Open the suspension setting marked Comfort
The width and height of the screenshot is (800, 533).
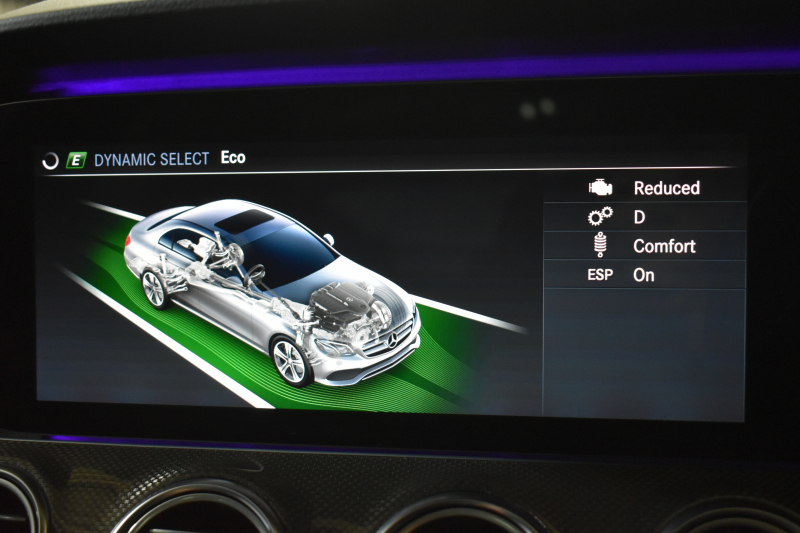pyautogui.click(x=645, y=246)
